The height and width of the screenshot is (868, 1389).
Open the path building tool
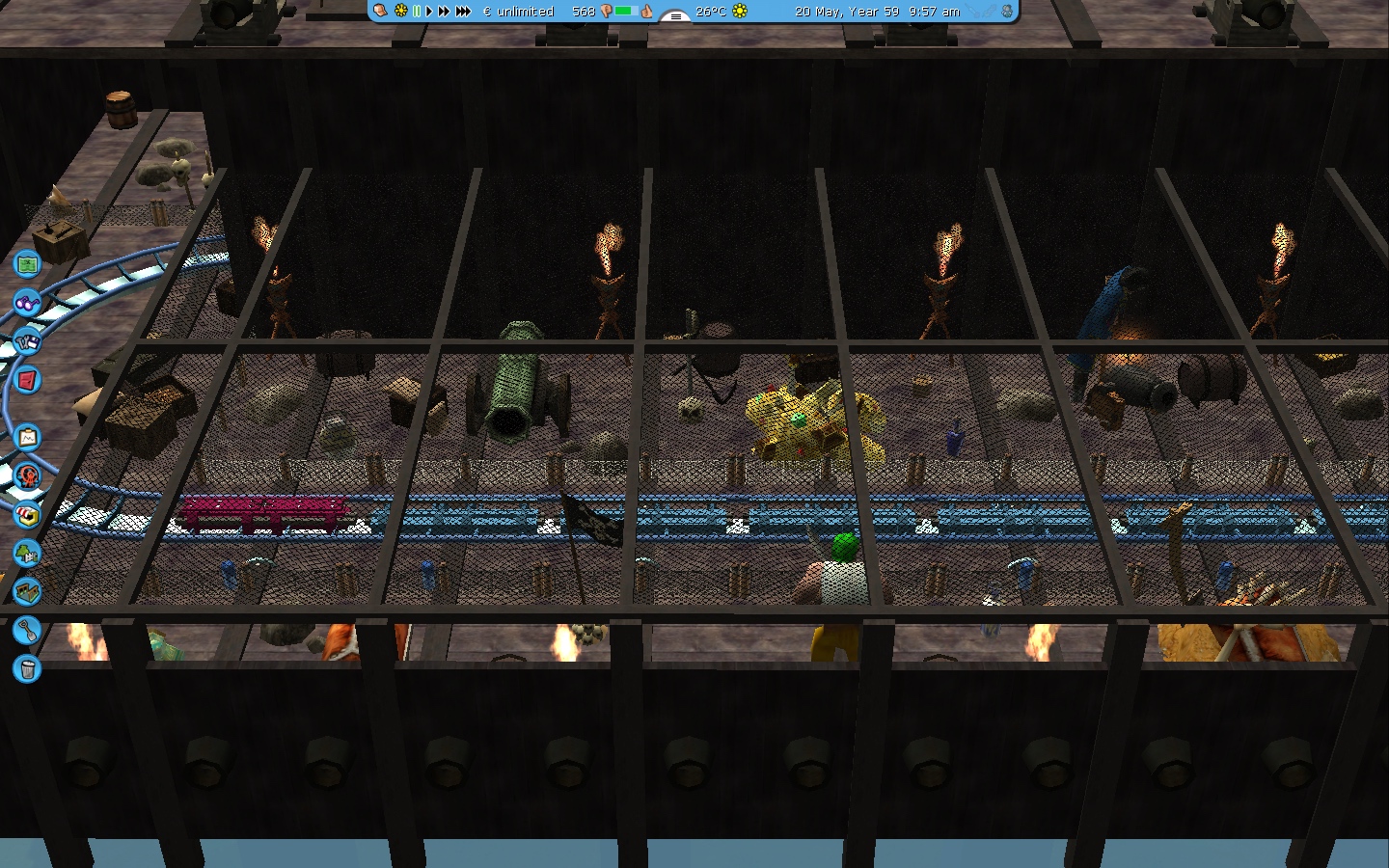27,590
